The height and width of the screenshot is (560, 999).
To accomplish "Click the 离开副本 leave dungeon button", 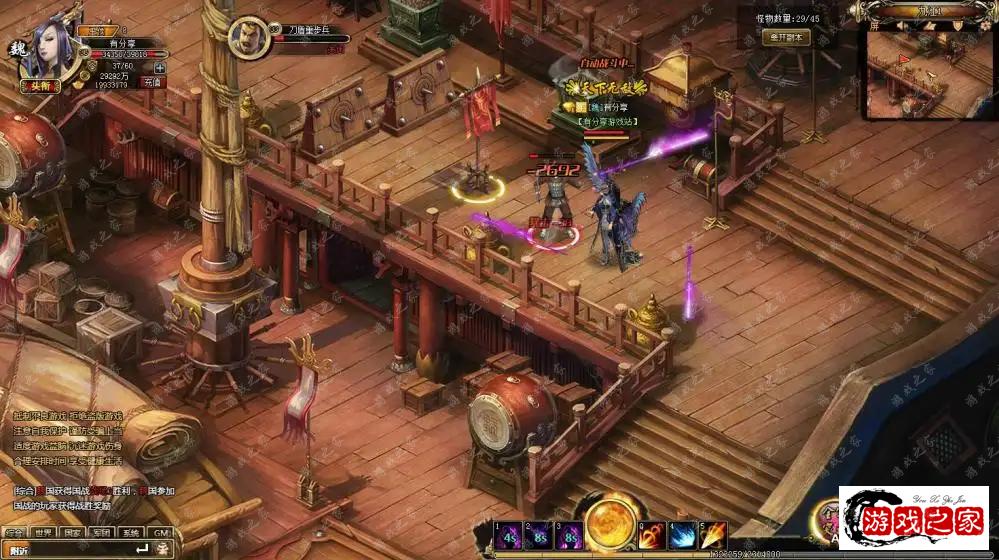I will pyautogui.click(x=787, y=37).
